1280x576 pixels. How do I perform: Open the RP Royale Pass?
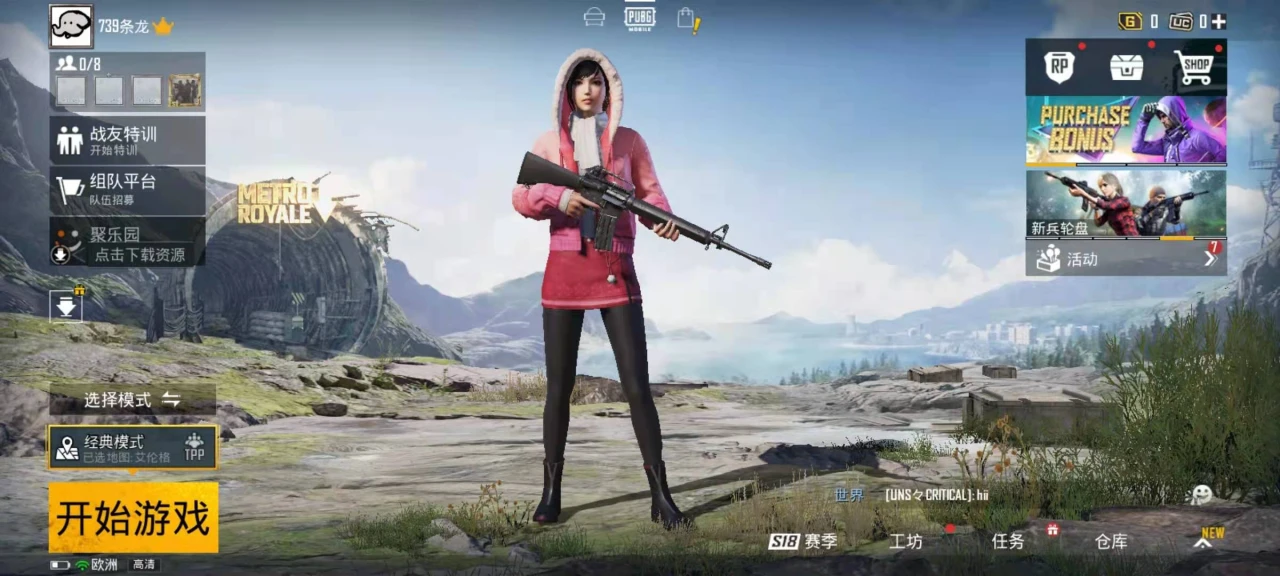click(1059, 67)
